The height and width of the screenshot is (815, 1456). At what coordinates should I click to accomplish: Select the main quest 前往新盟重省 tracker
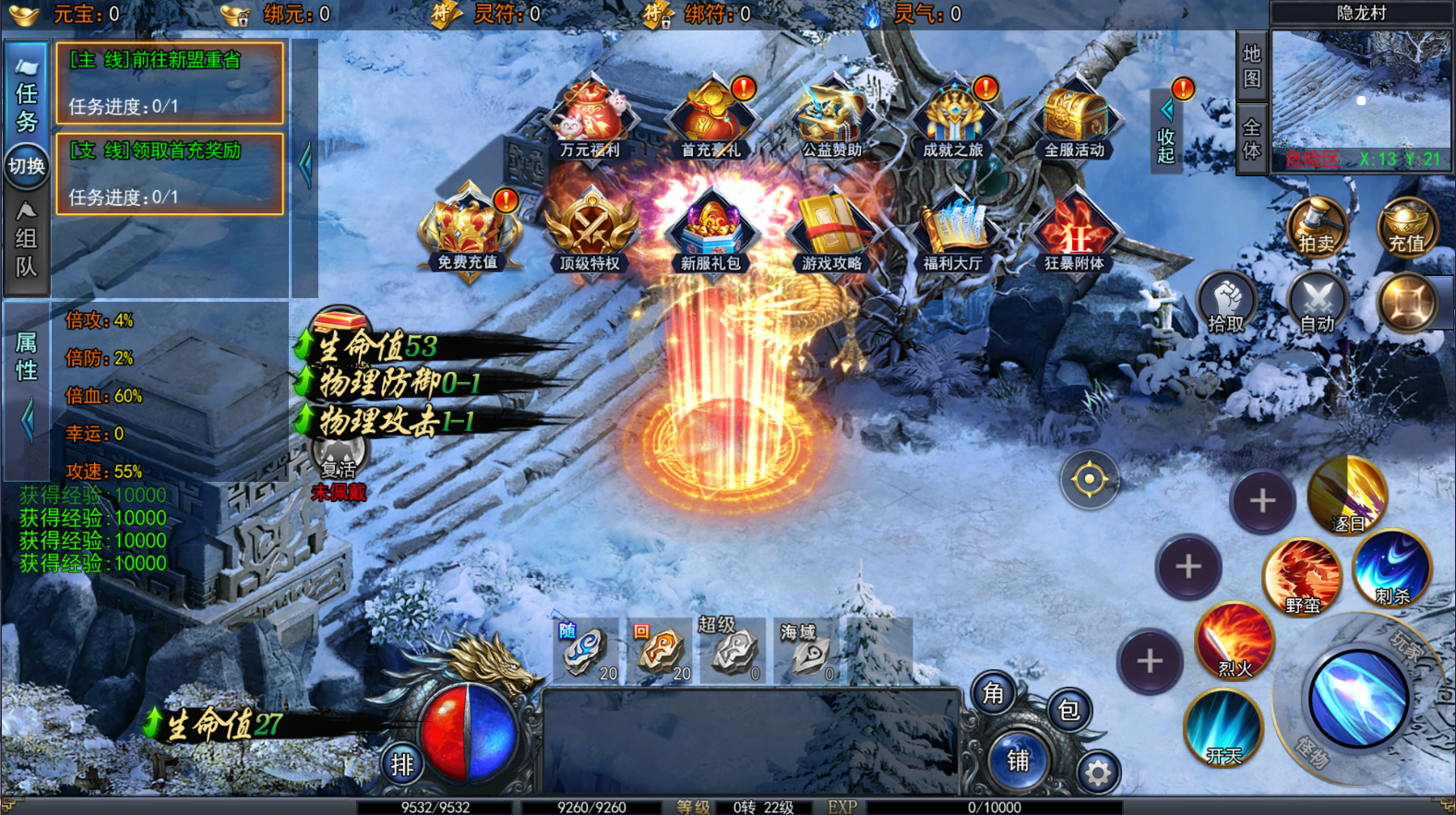click(x=170, y=83)
